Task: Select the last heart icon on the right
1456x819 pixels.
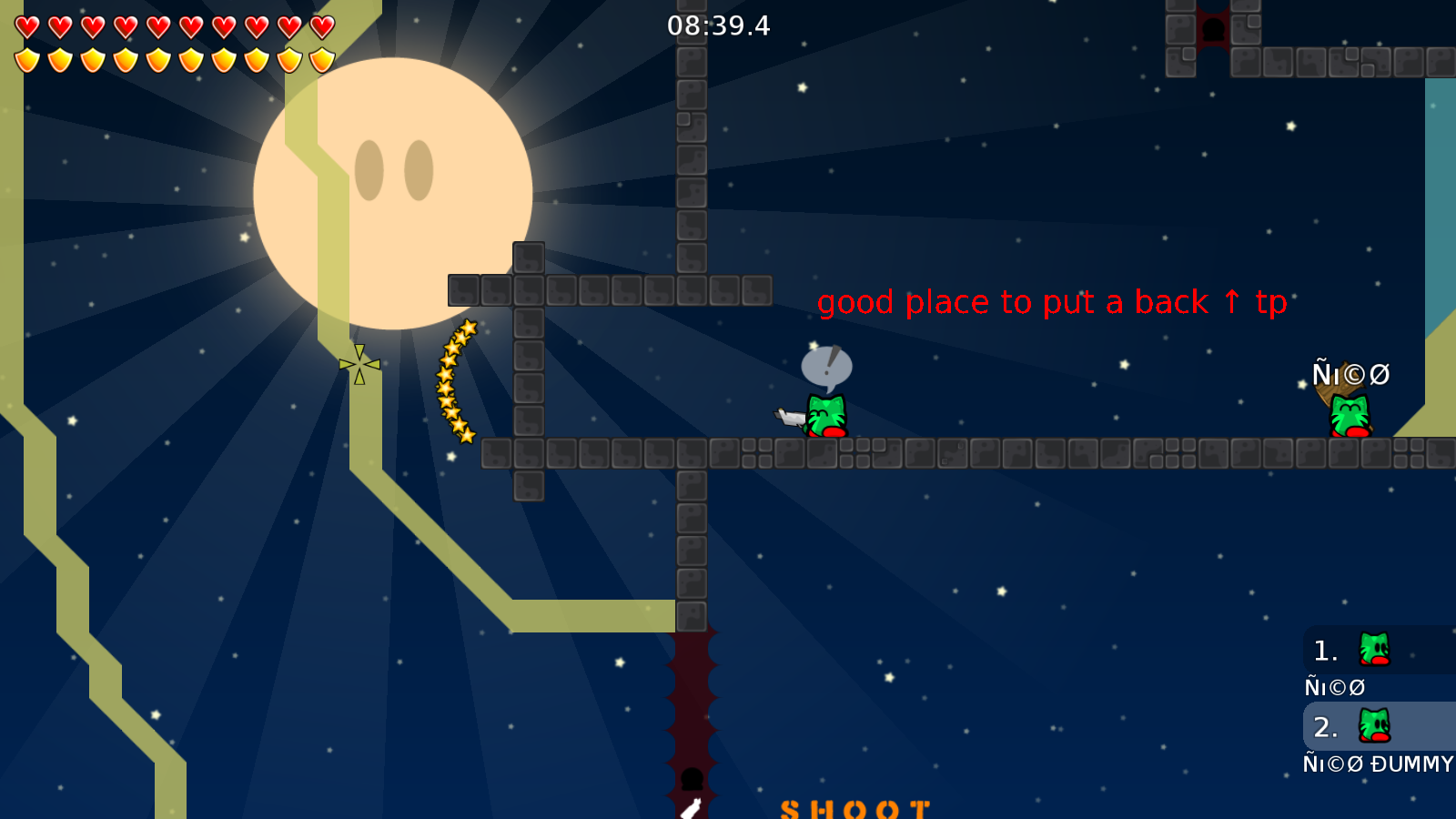Action: (x=322, y=25)
